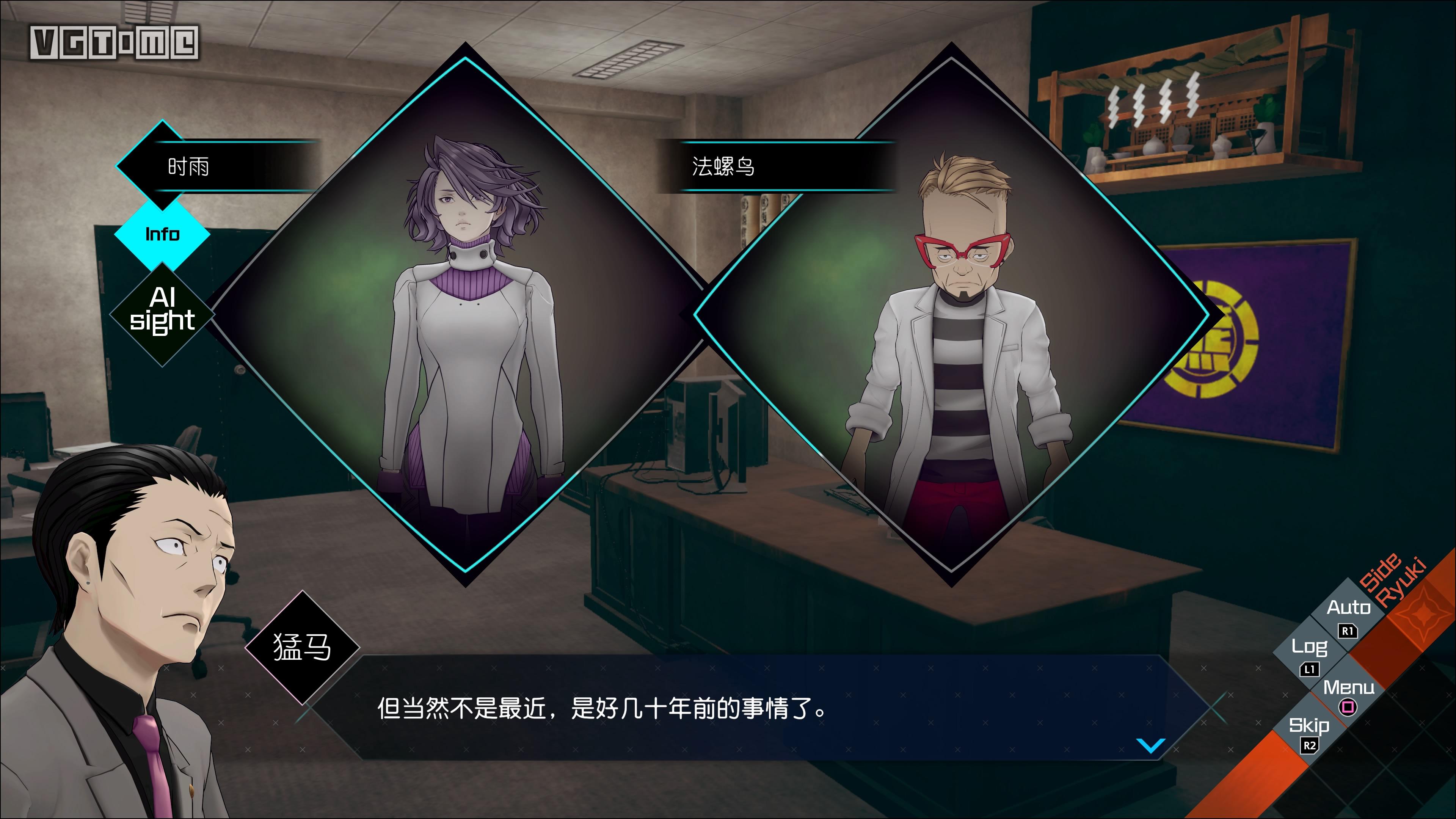Select the 法螺鸟 character name tag

click(x=724, y=167)
